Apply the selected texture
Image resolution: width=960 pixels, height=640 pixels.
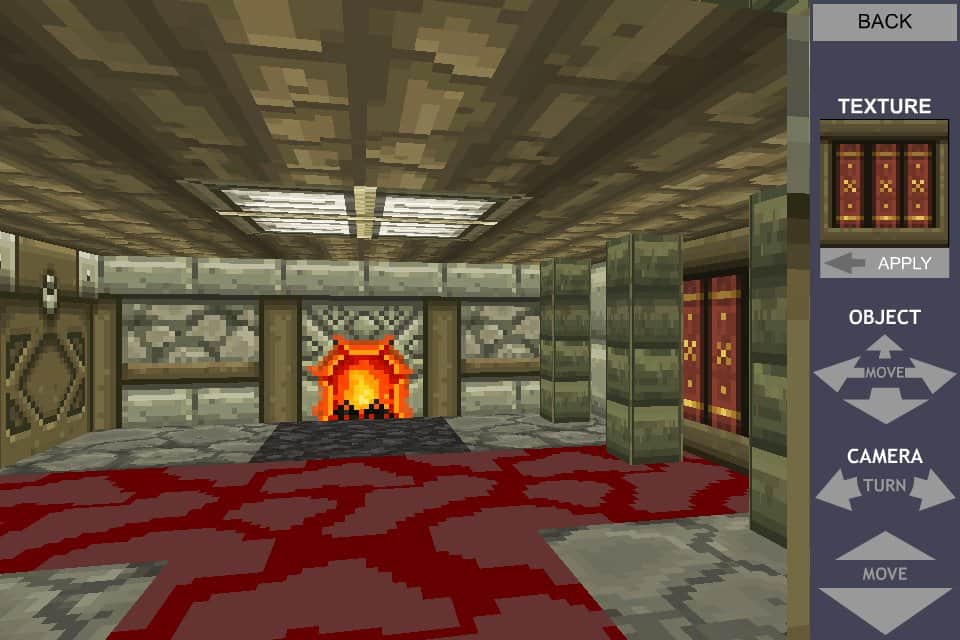pos(884,263)
